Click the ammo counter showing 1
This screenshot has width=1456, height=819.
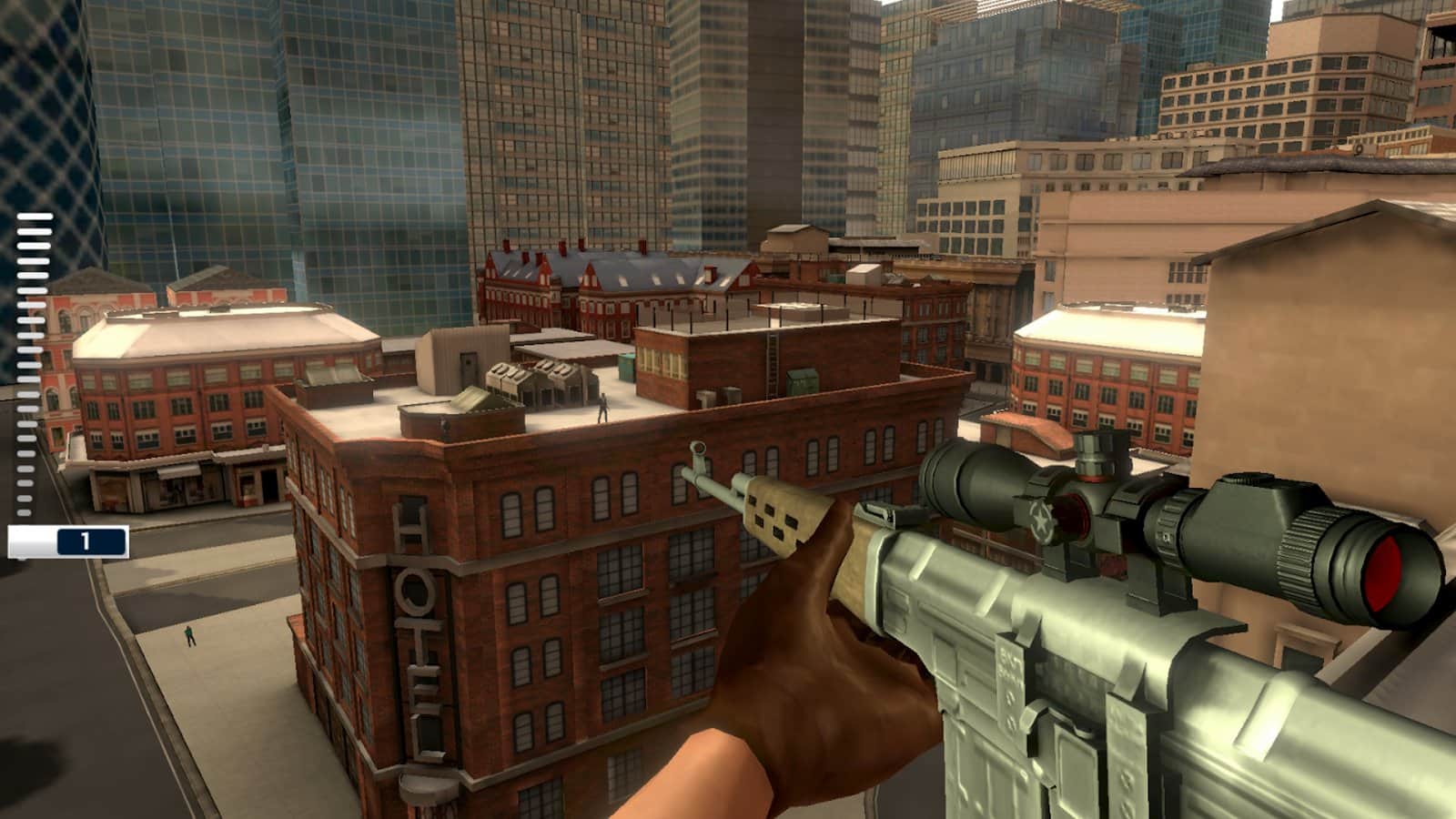[x=86, y=541]
